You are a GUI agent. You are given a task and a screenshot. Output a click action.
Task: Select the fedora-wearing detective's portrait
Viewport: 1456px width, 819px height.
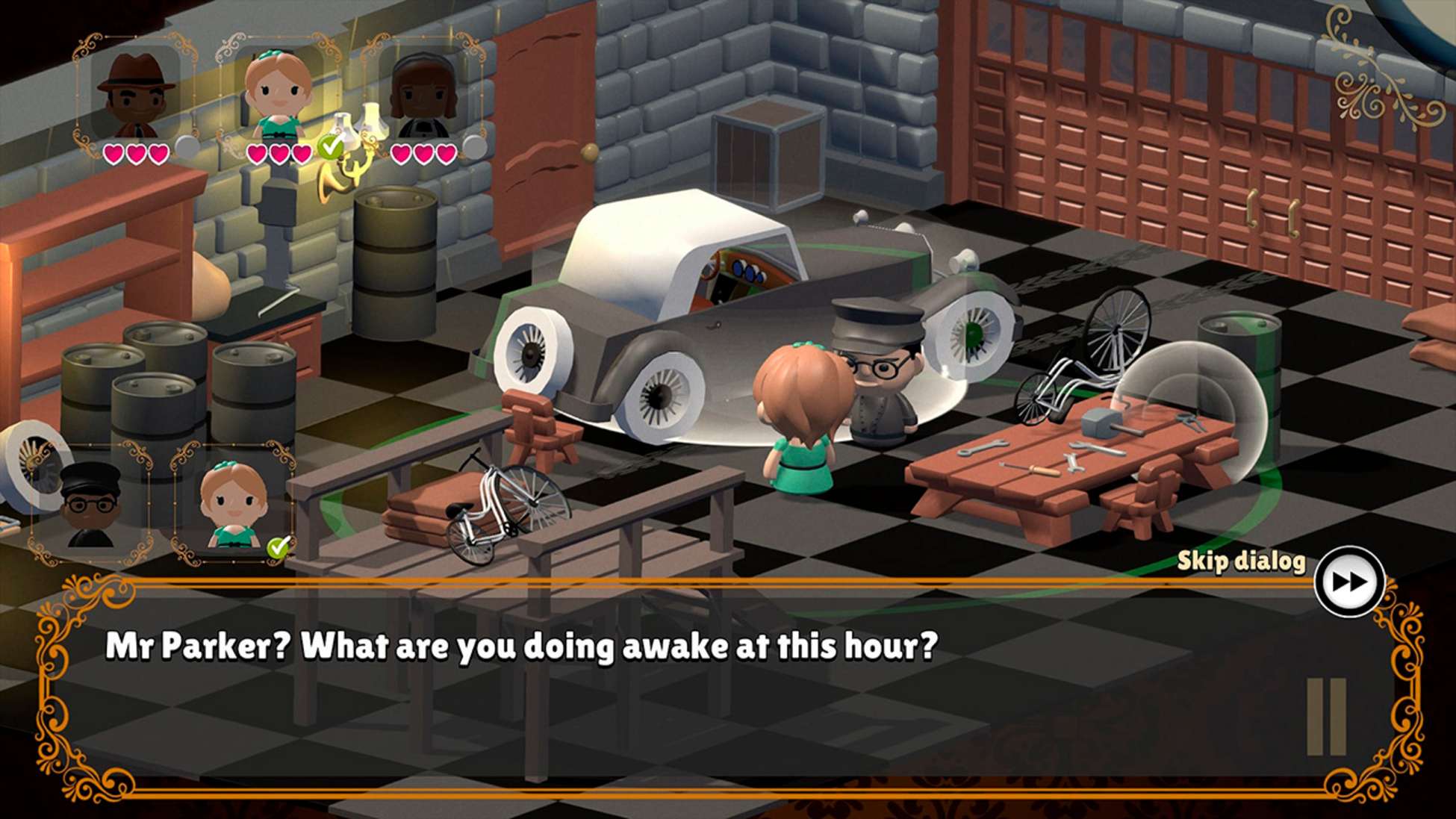[134, 86]
